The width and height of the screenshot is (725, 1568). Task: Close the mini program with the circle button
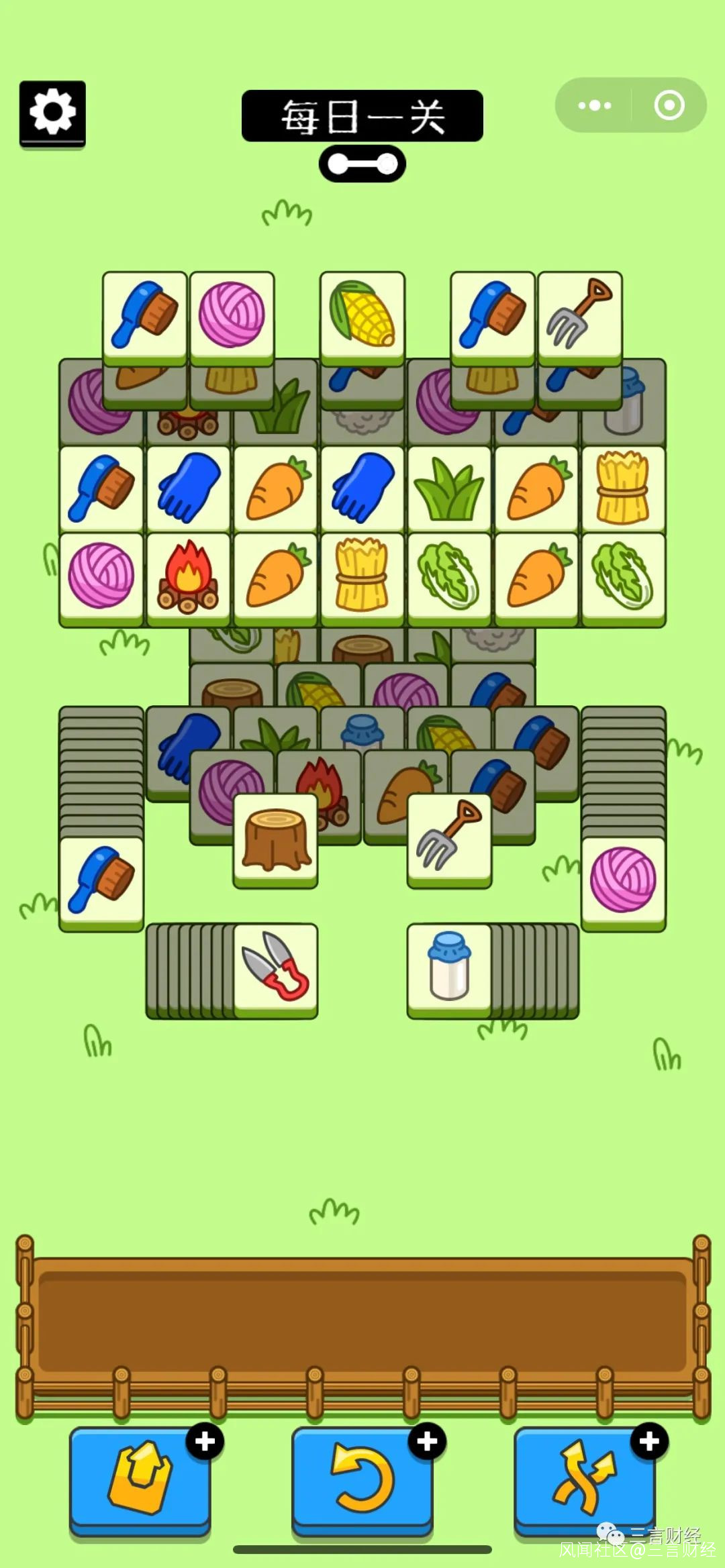point(669,105)
